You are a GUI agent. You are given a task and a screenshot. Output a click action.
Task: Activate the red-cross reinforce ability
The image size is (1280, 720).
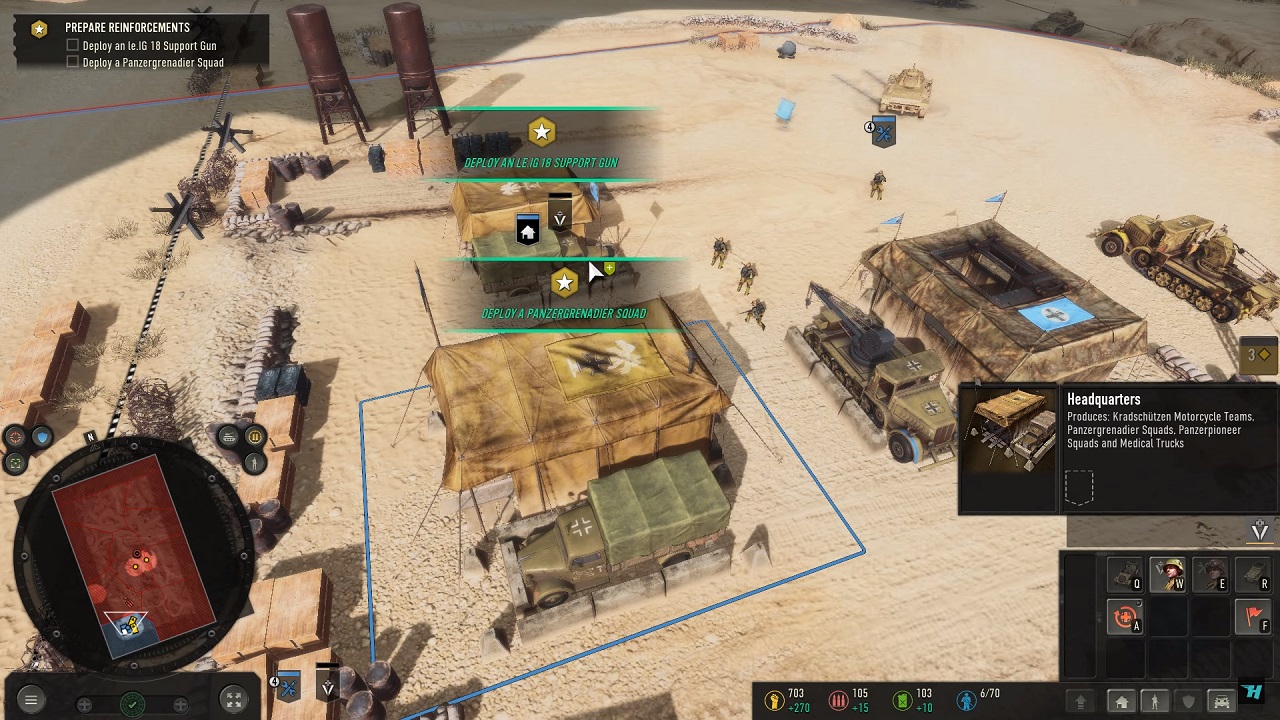pyautogui.click(x=1124, y=618)
